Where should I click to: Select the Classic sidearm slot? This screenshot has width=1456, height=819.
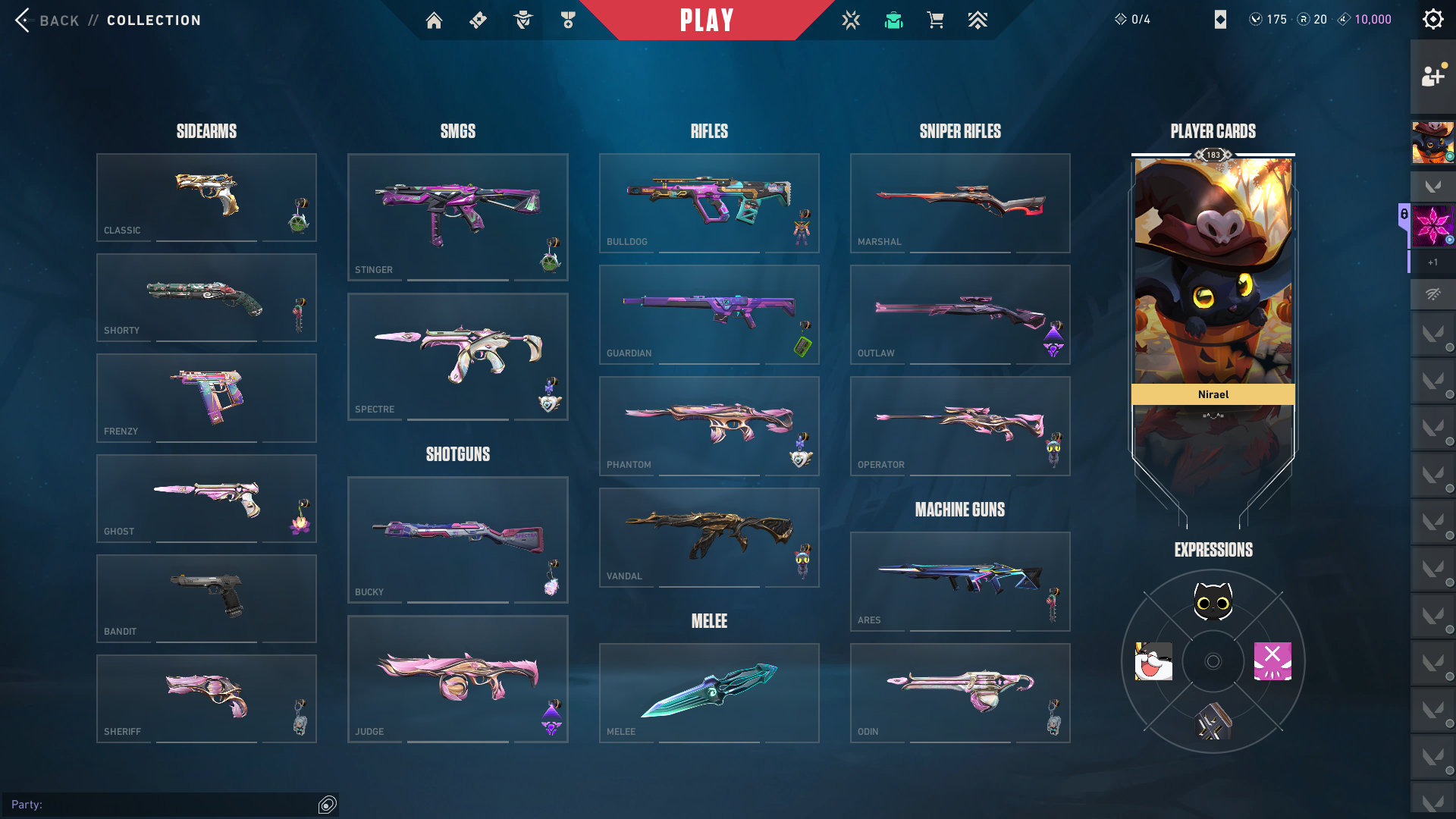(x=206, y=197)
